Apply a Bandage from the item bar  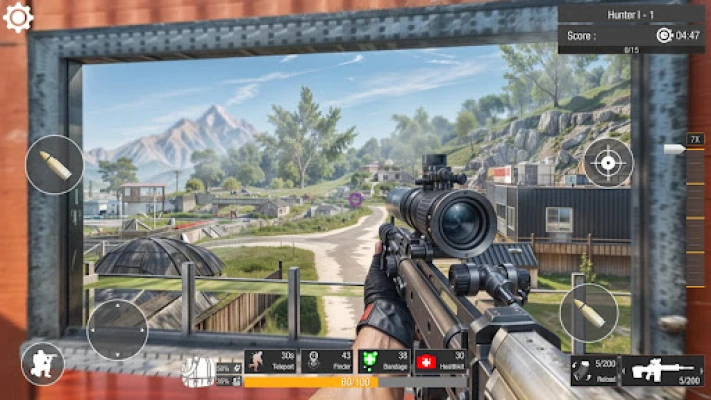[384, 362]
